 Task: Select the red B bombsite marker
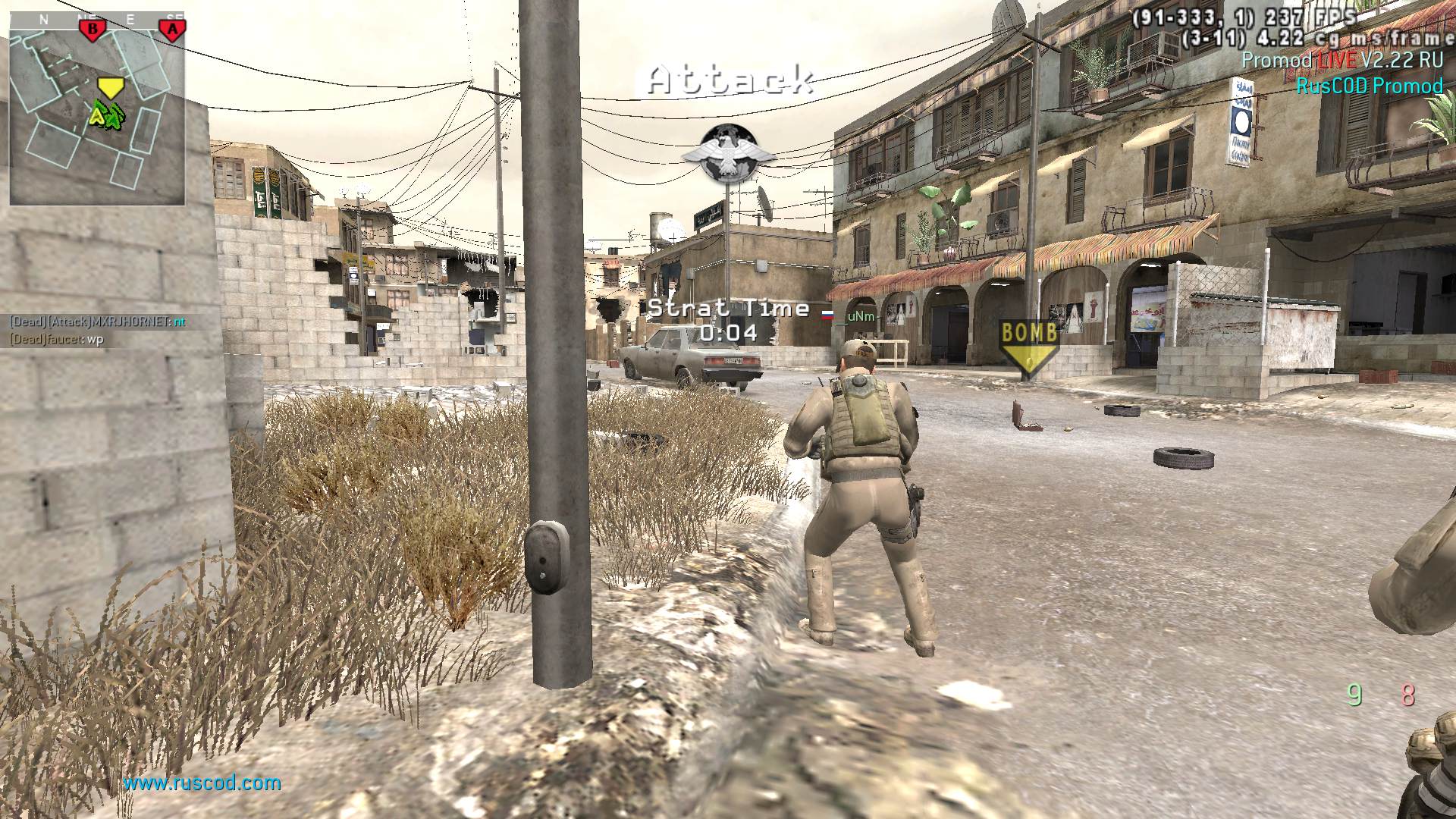click(x=93, y=30)
